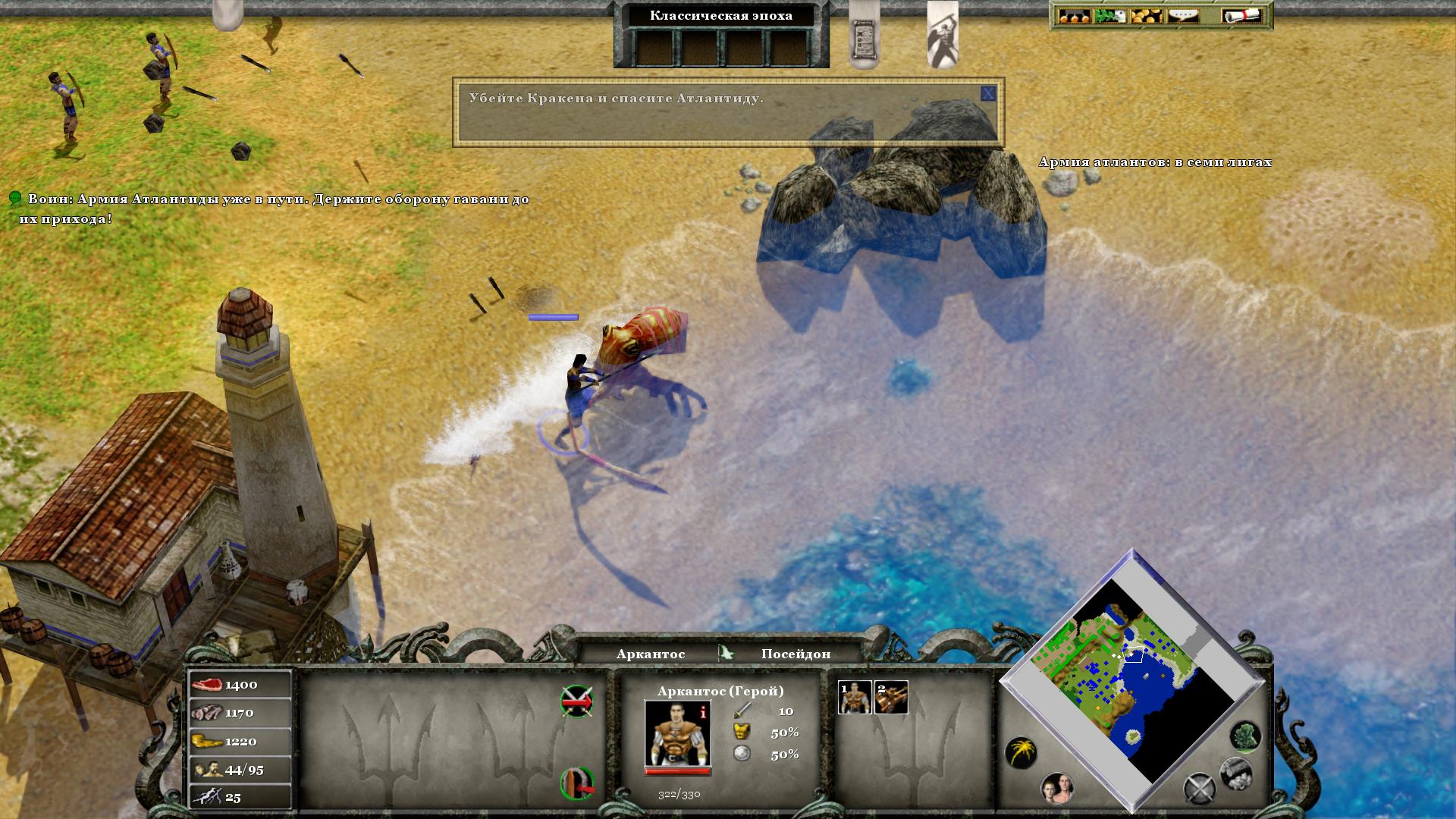This screenshot has height=819, width=1456.
Task: Activate the attack-move crossed swords command
Action: click(x=576, y=701)
